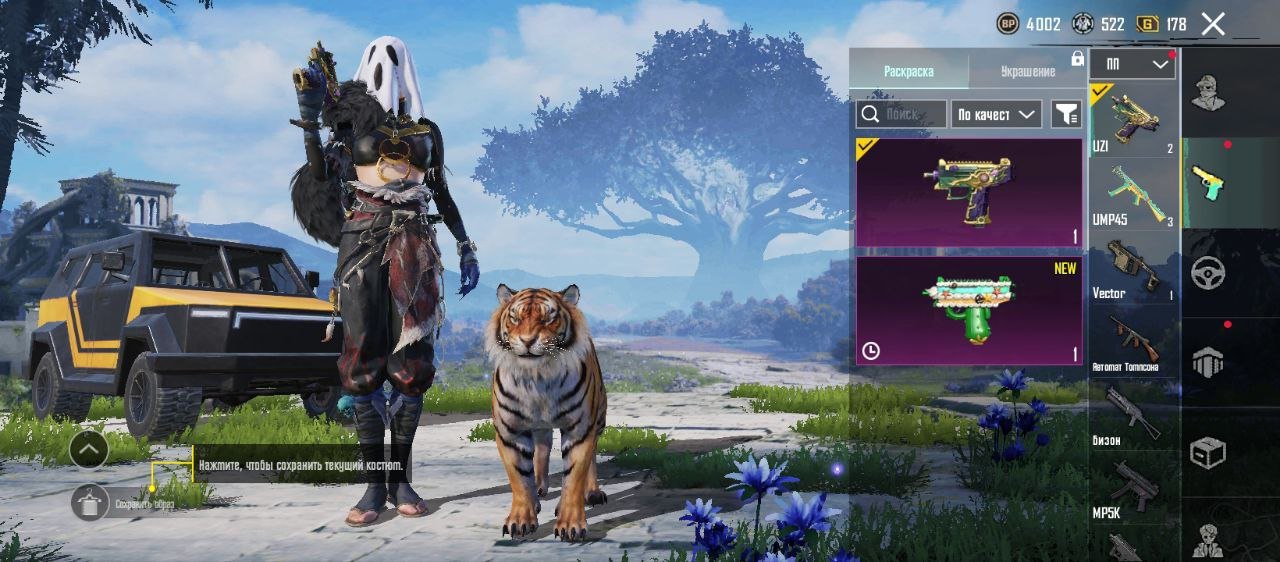Select the Бизон weapon entry
1280x562 pixels.
pos(1133,415)
